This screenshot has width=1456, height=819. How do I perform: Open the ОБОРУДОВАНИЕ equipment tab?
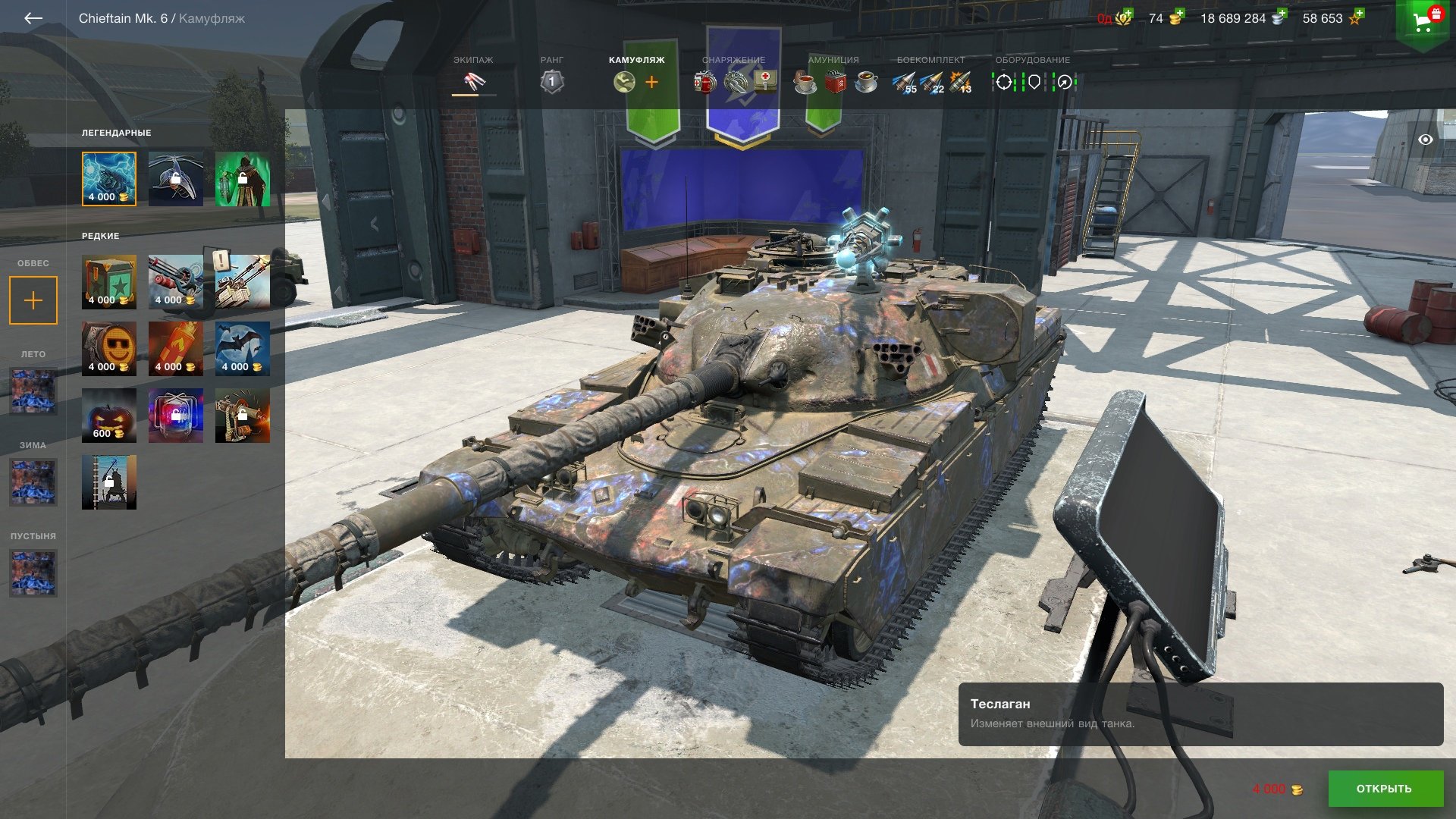point(1033,76)
